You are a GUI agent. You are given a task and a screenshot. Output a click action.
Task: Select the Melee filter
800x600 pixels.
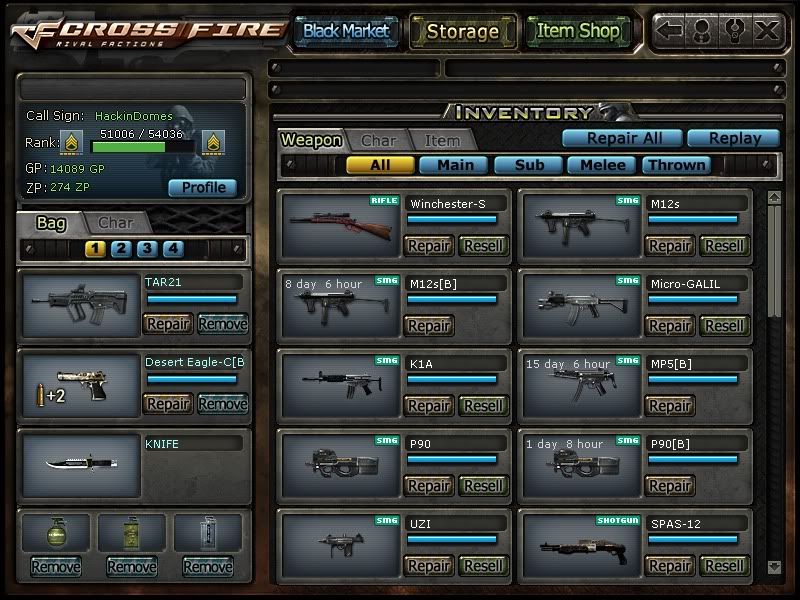tap(601, 165)
